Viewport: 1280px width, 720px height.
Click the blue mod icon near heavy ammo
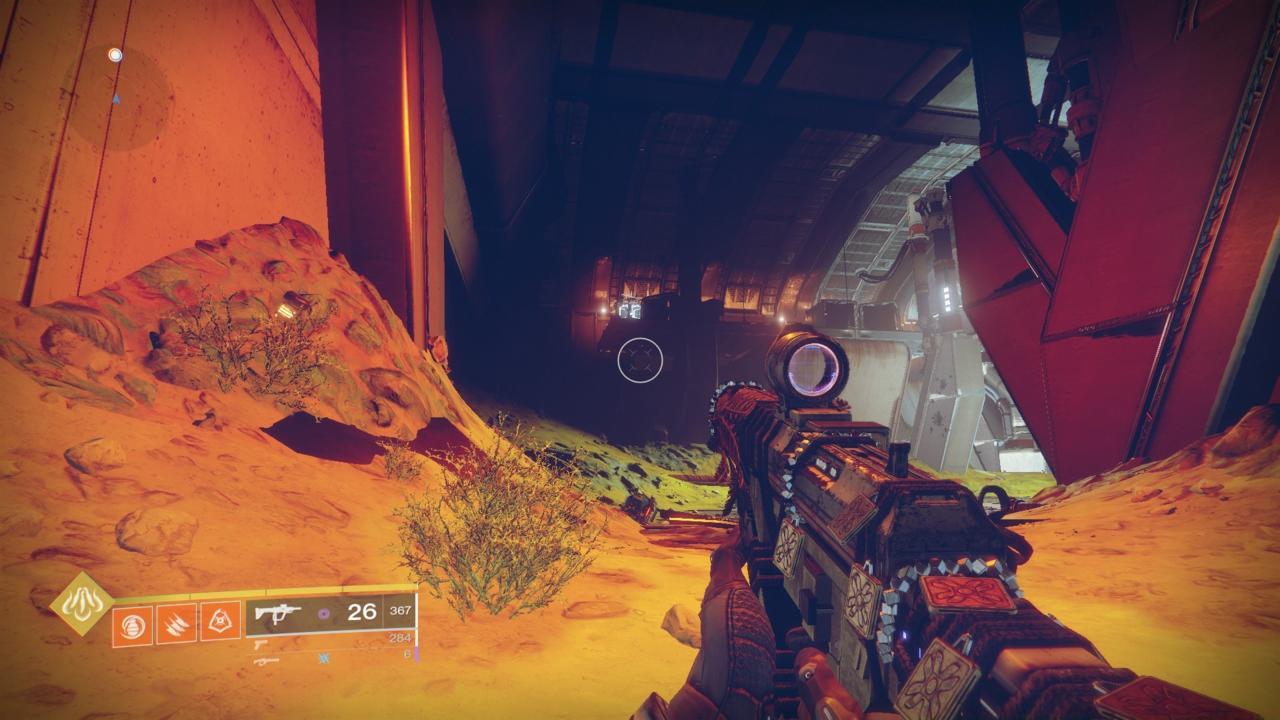click(324, 658)
